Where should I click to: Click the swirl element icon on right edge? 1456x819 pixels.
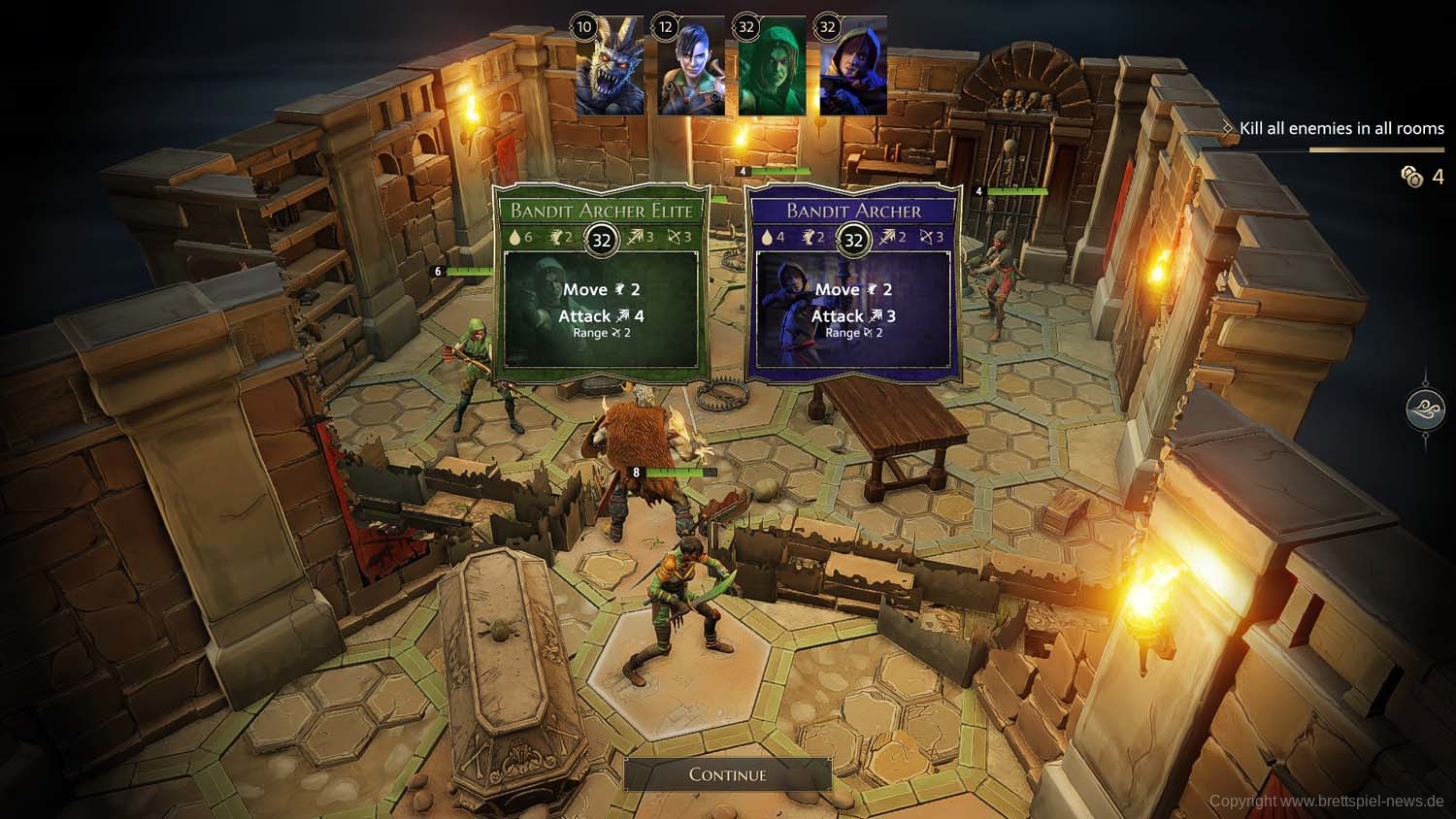tap(1425, 409)
